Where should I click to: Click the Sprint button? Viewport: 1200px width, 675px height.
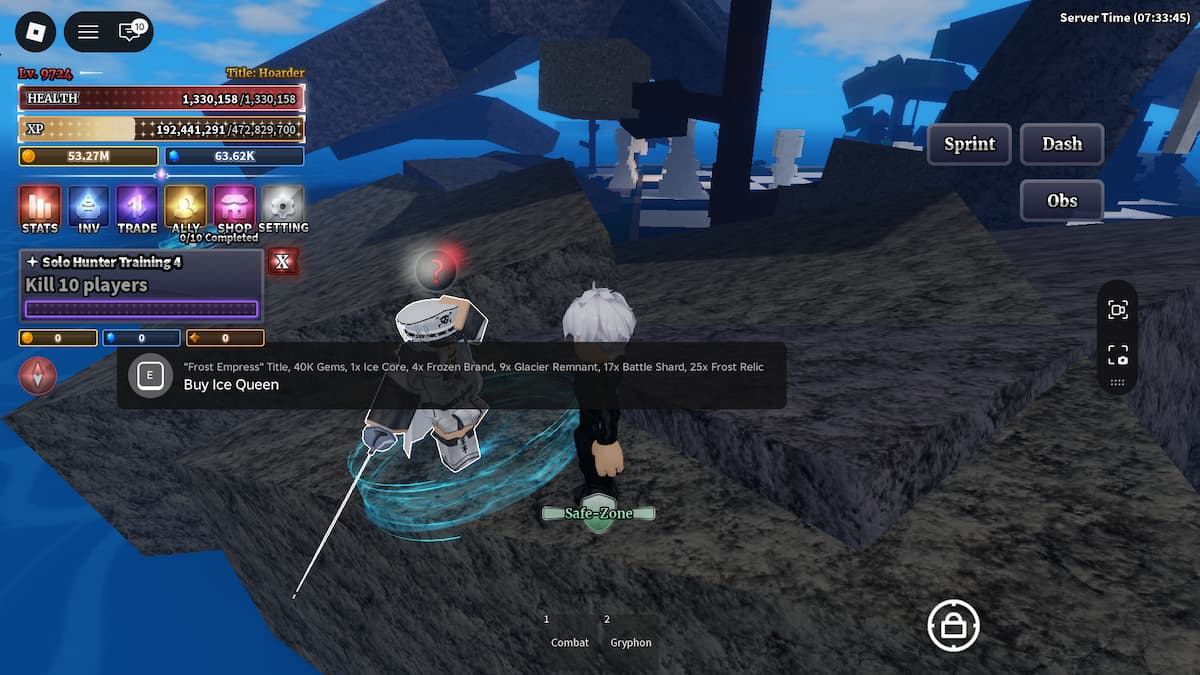[969, 144]
